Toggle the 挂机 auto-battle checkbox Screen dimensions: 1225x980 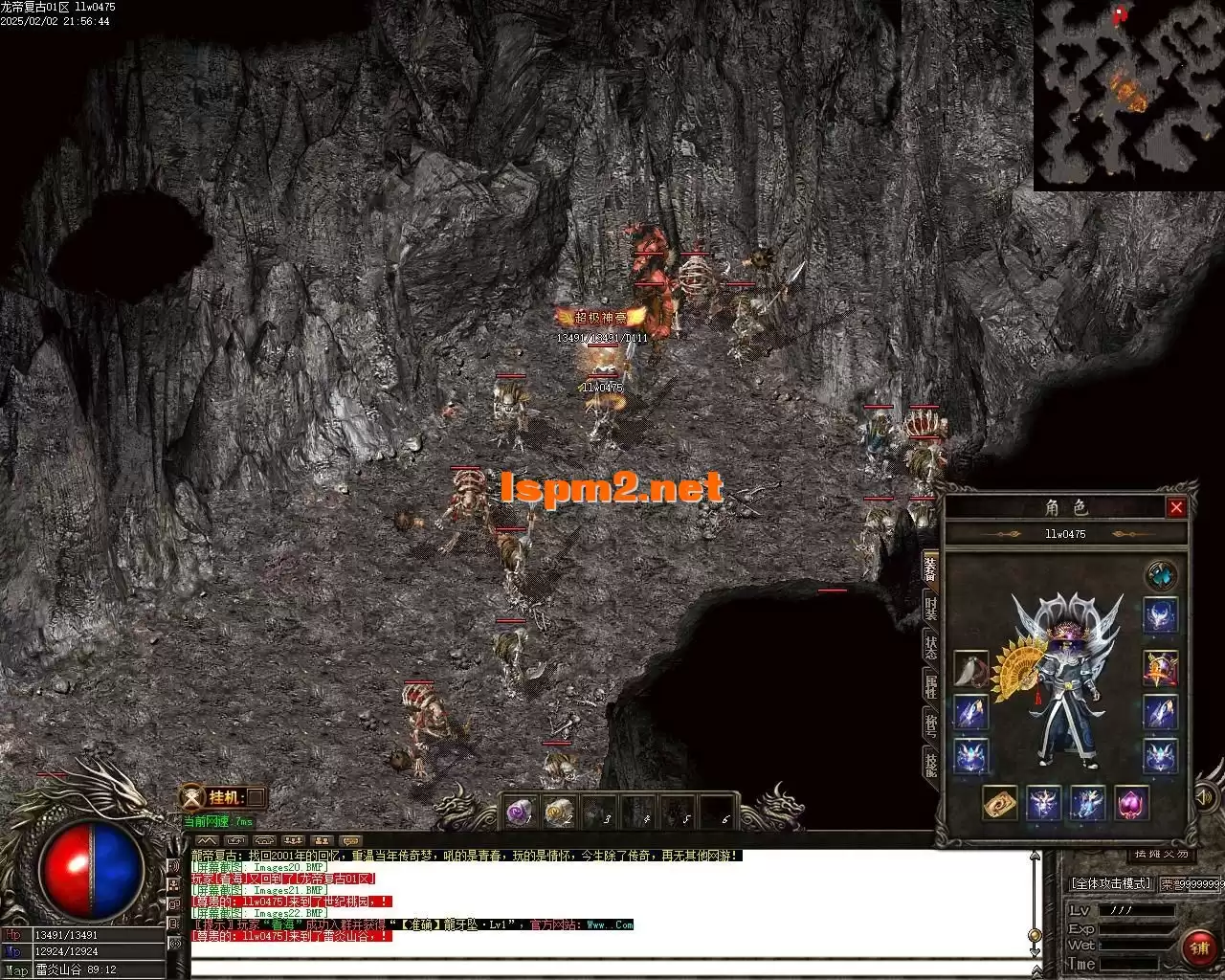click(256, 797)
